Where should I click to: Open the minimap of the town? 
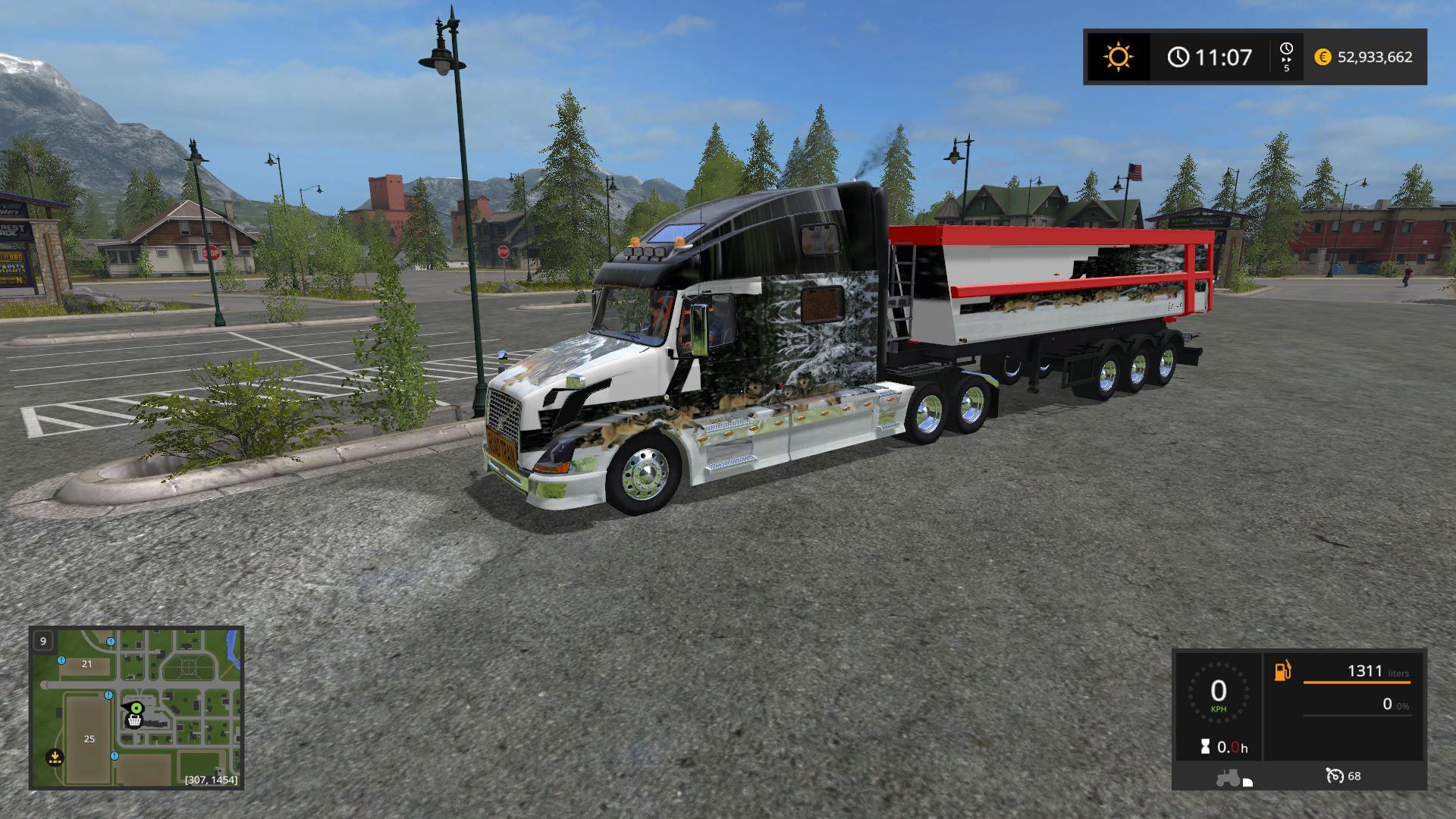tap(136, 708)
